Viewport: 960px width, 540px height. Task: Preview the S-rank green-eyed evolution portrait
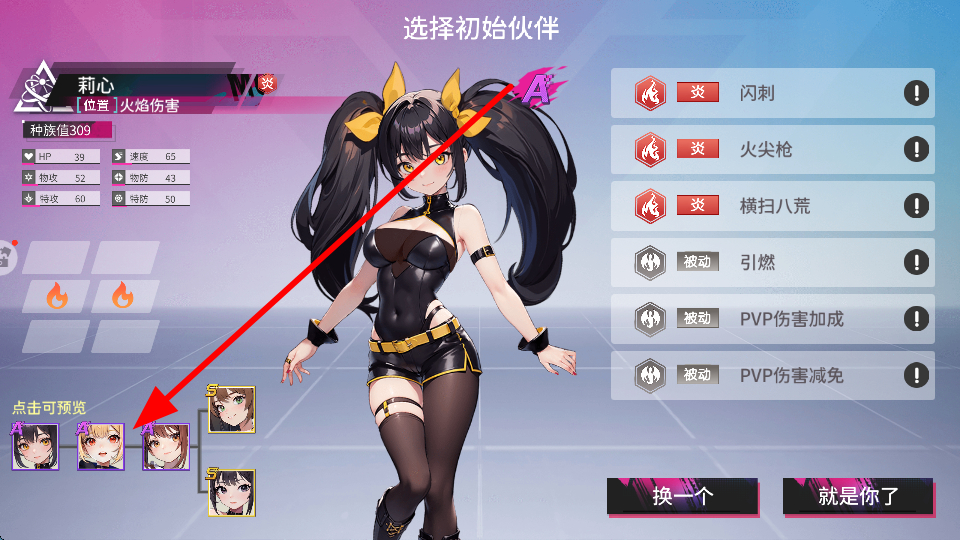[231, 410]
